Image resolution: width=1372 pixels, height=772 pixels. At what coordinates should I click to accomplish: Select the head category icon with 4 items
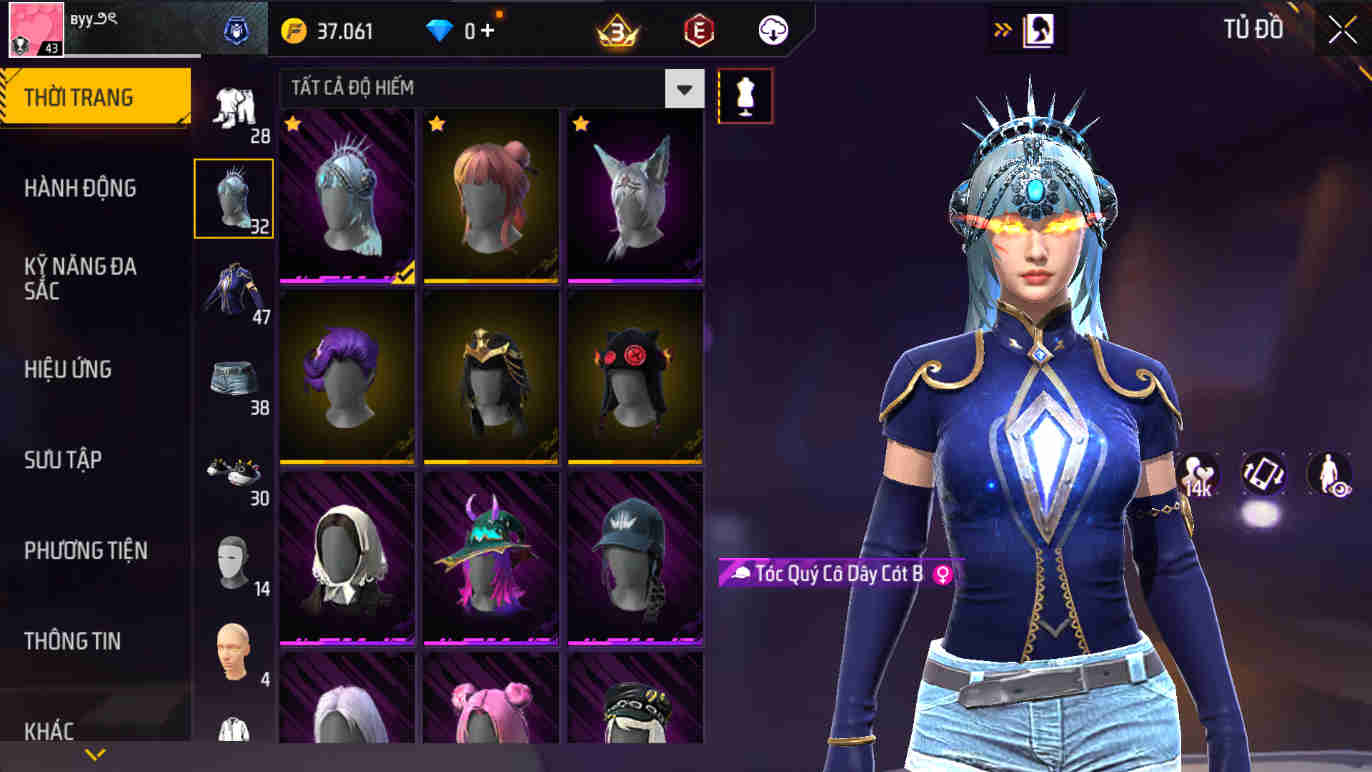pyautogui.click(x=234, y=652)
